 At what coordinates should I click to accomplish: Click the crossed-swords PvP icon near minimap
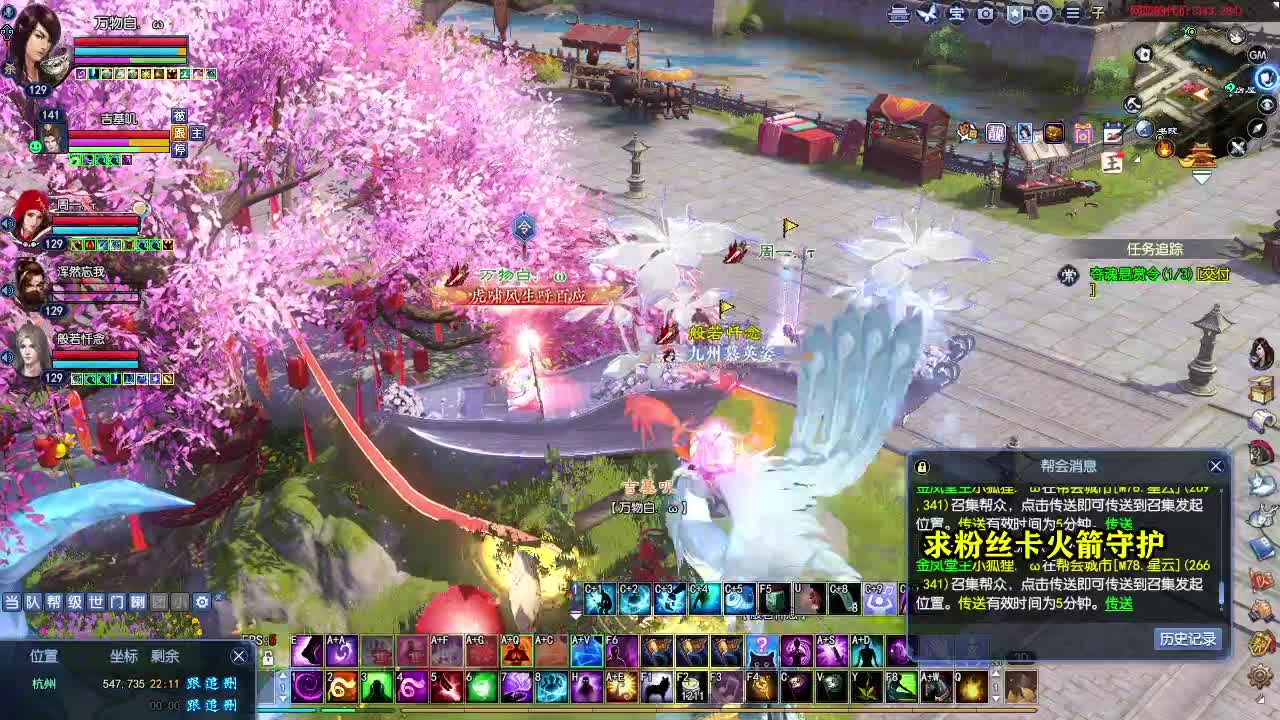click(1239, 147)
